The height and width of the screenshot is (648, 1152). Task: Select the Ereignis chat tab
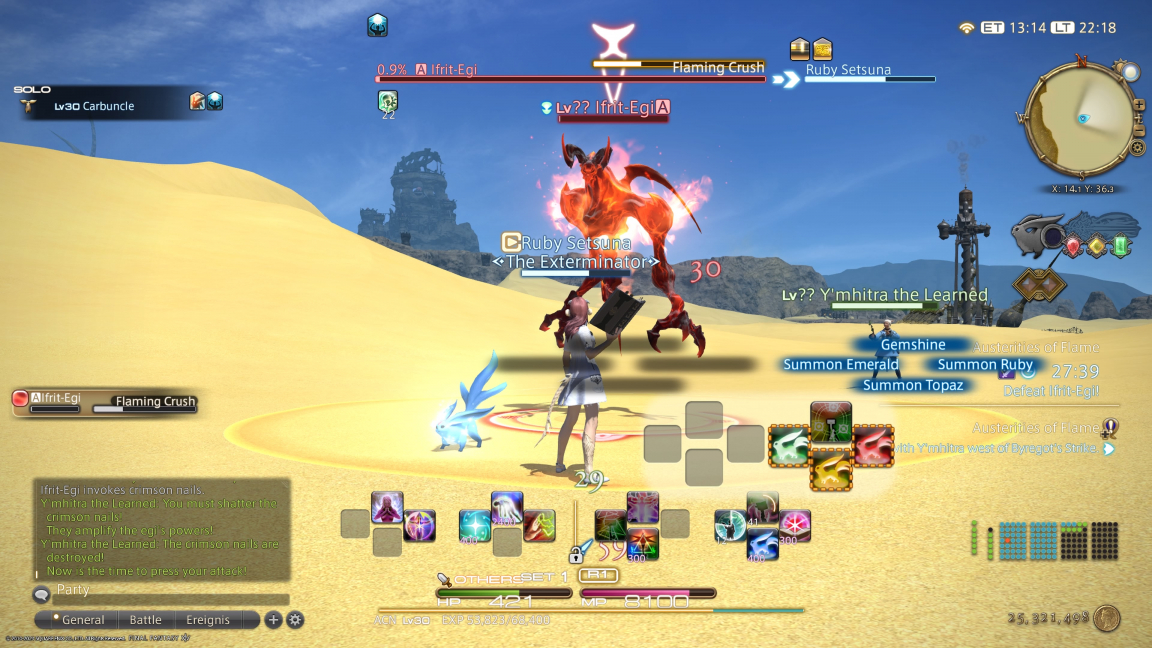[x=208, y=620]
